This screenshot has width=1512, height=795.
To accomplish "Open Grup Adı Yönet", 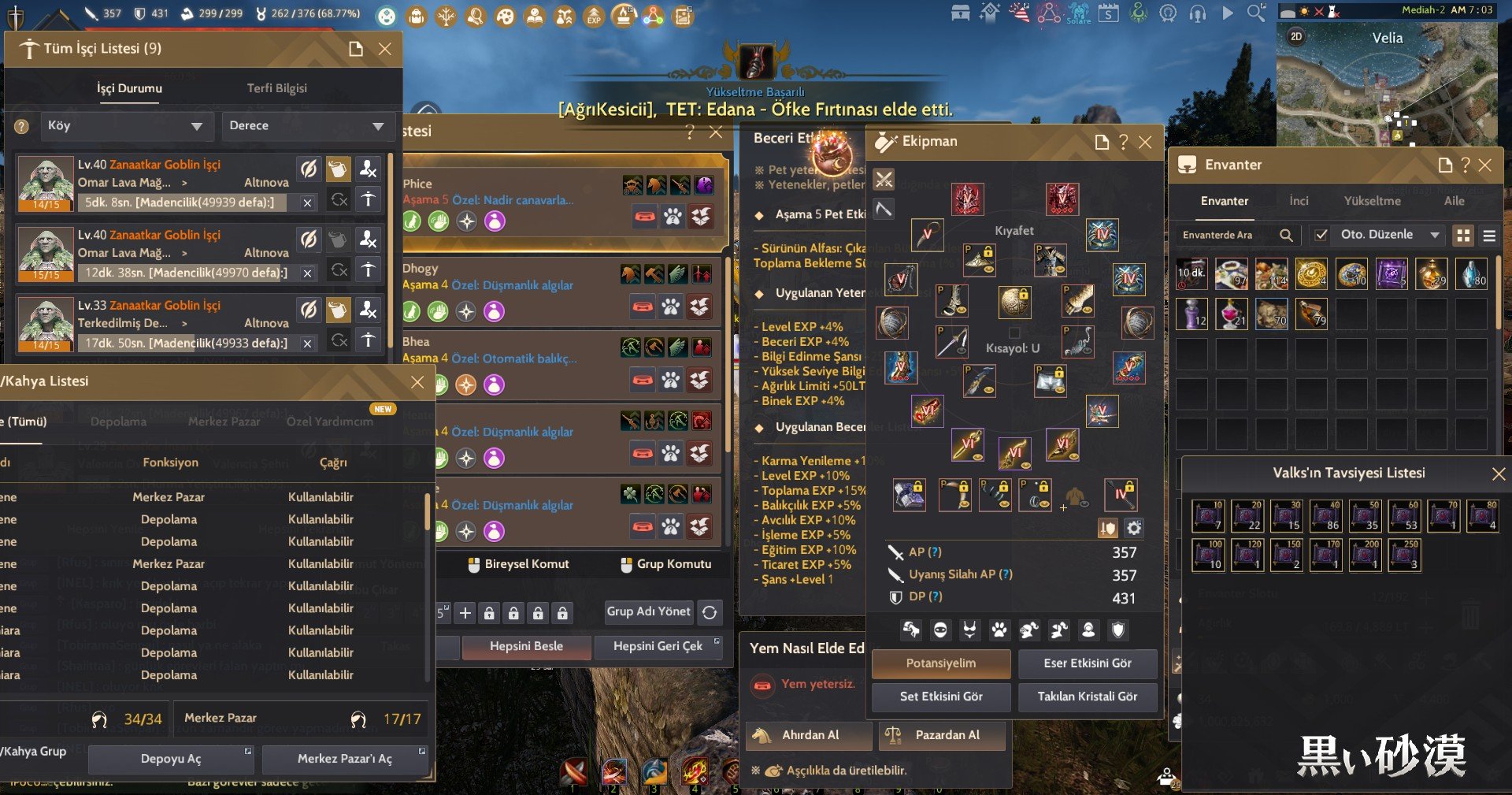I will point(648,611).
